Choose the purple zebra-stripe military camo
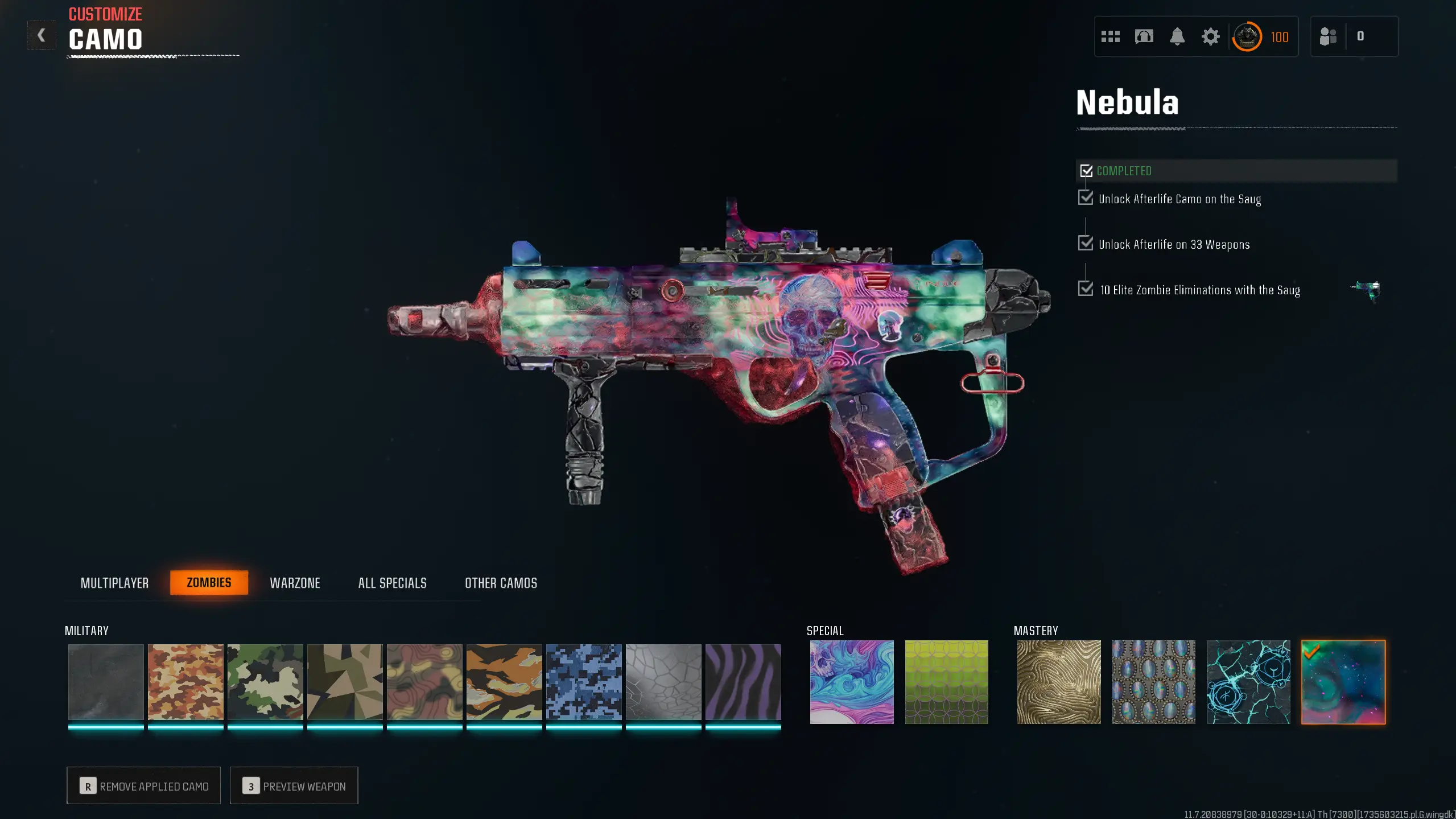Screen dimensions: 1456x819 (743, 682)
